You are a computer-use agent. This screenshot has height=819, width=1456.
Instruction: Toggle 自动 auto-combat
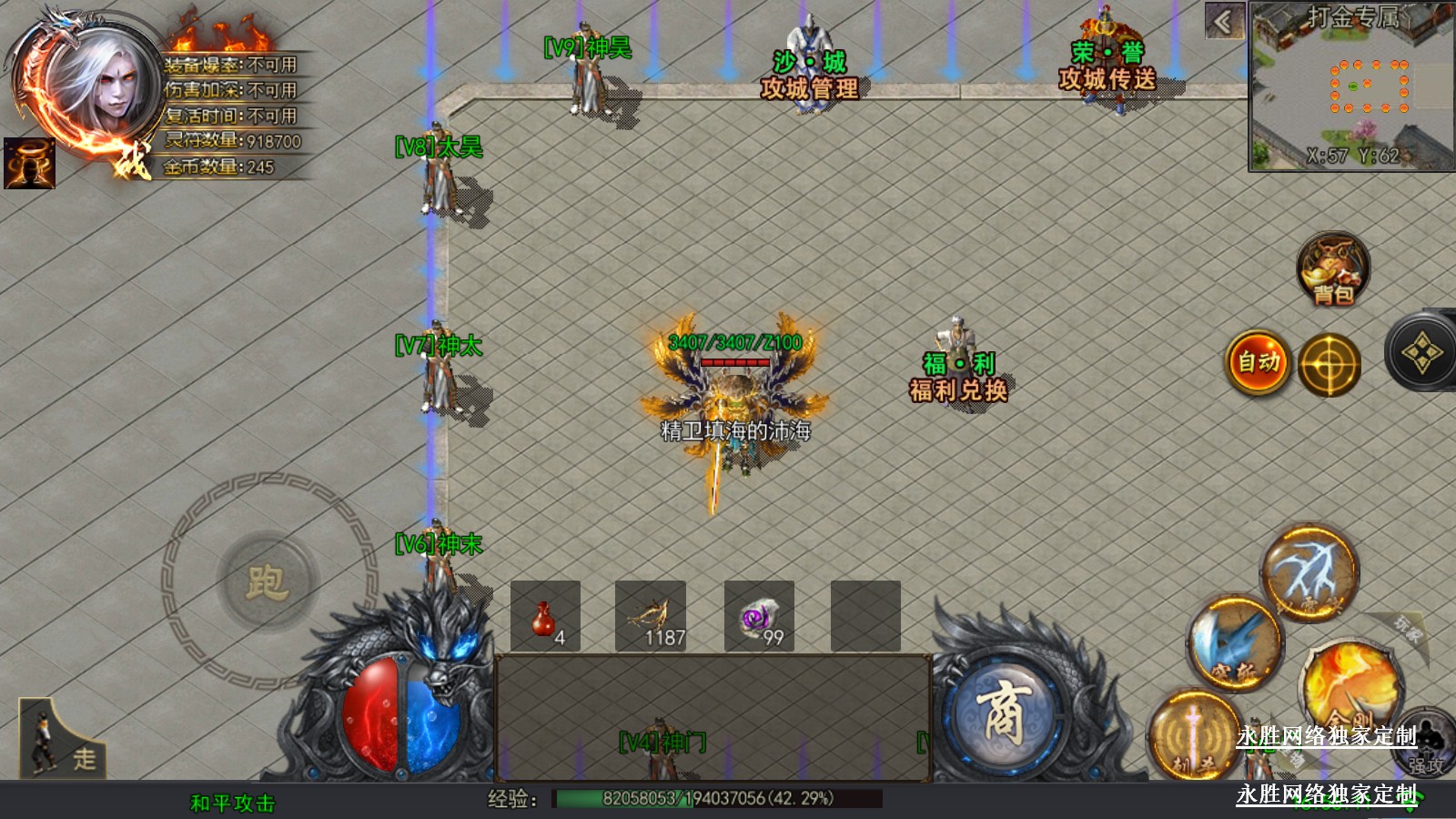point(1259,362)
